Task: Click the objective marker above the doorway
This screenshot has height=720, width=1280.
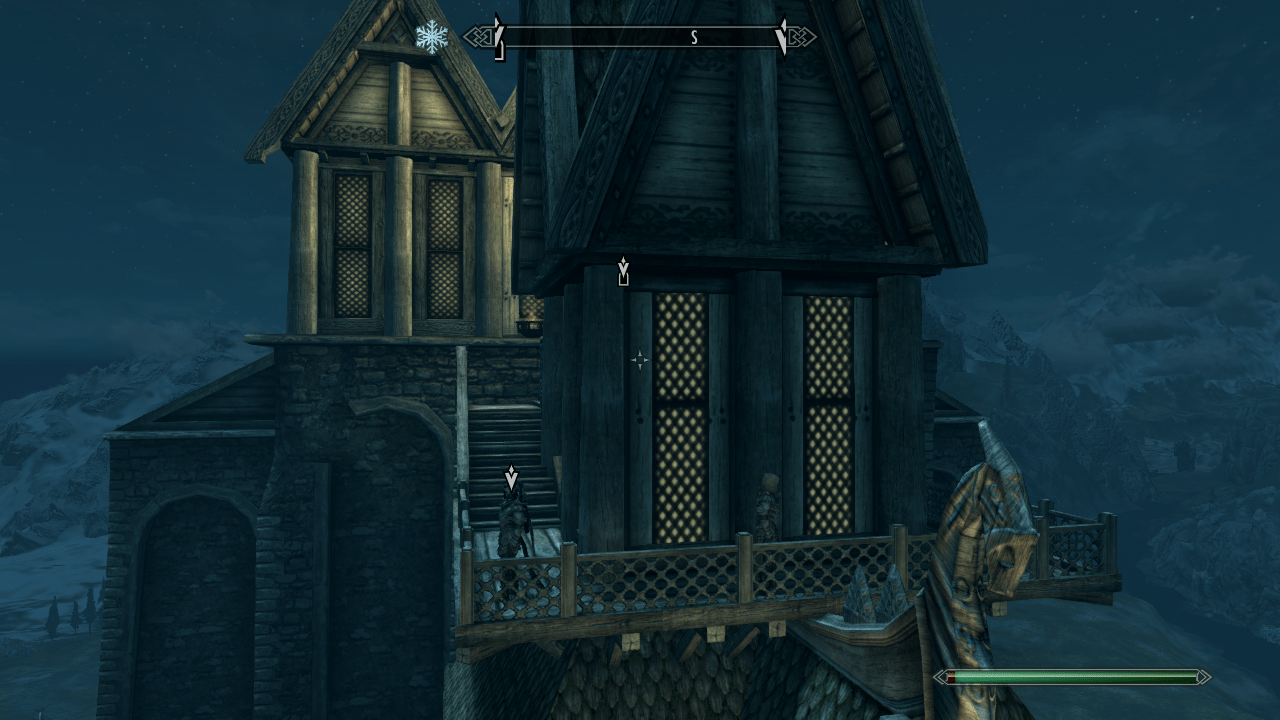Action: coord(623,268)
